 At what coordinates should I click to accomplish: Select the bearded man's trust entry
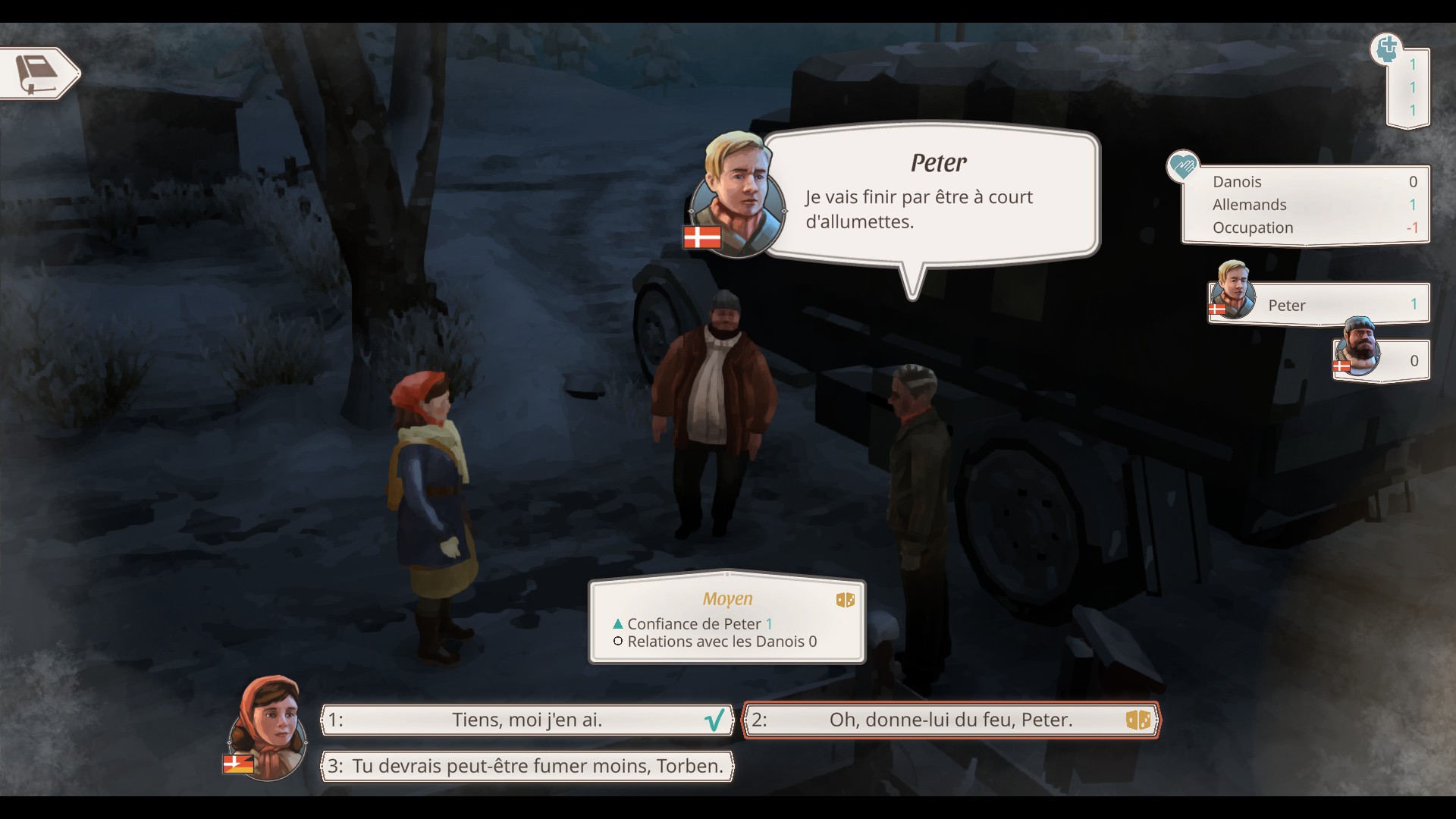(1382, 359)
